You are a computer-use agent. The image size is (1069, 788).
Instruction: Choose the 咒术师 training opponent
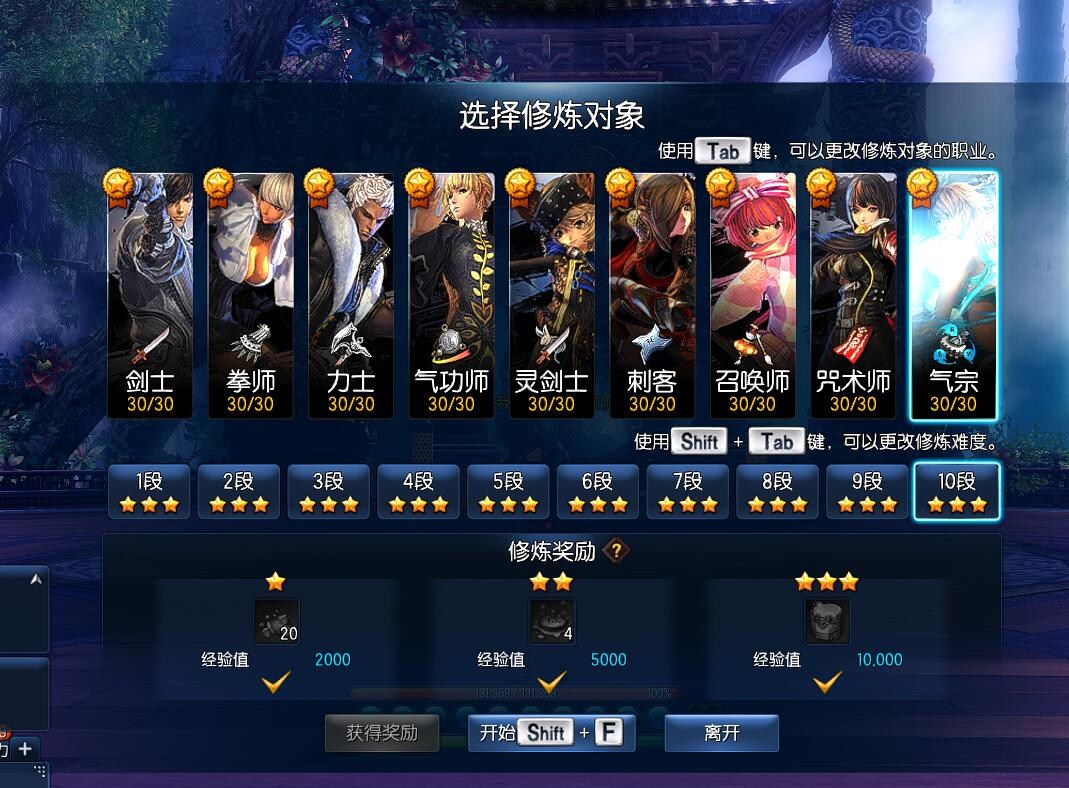853,295
